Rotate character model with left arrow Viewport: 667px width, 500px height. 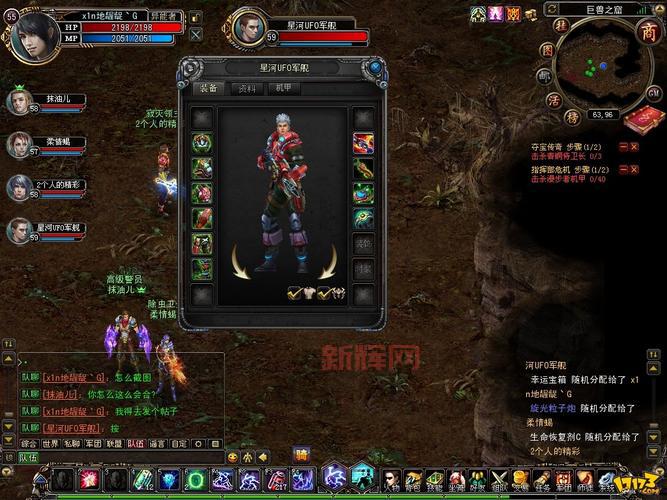tap(240, 261)
